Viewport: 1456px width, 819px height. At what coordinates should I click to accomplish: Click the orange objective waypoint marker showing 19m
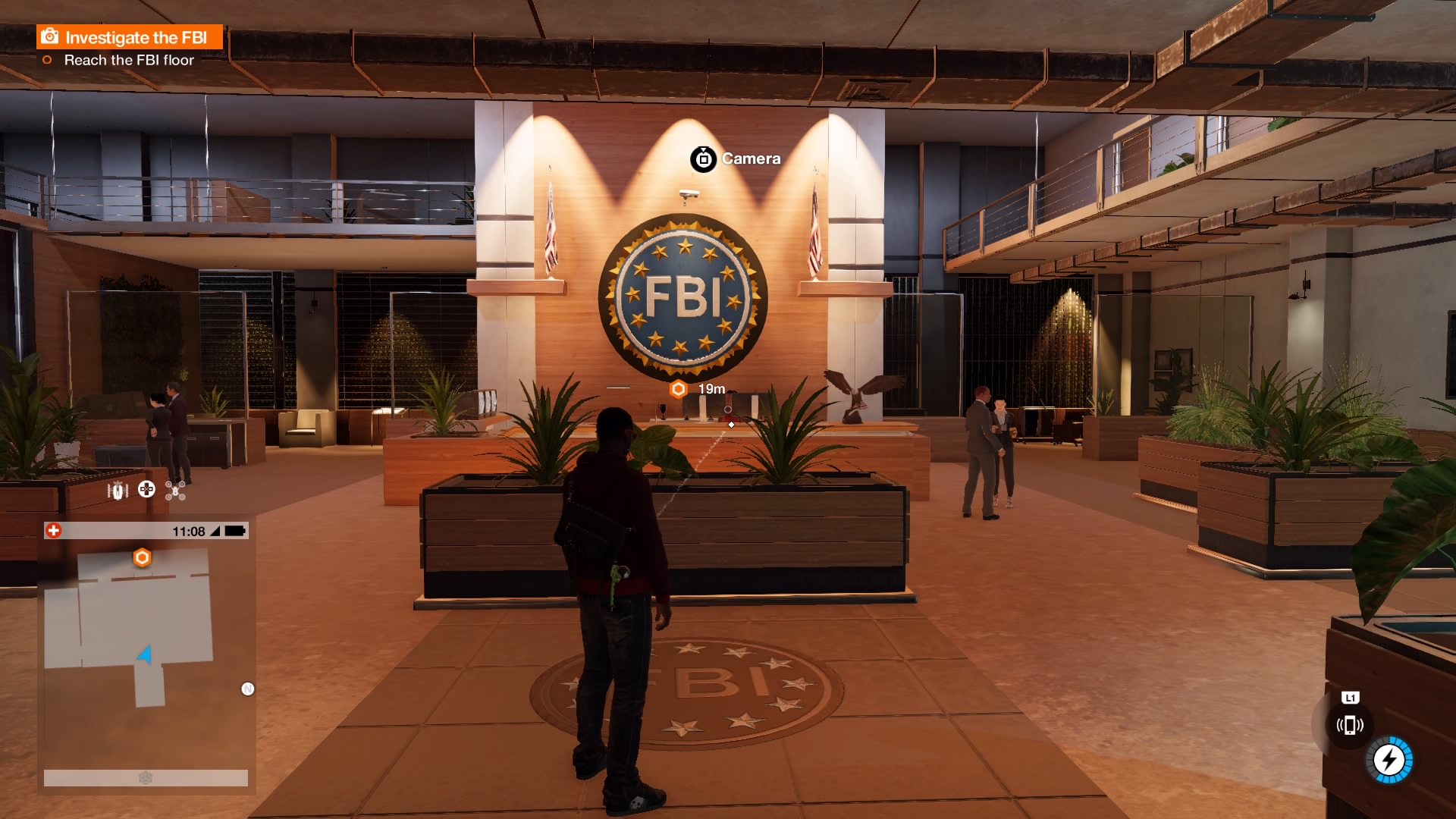[x=678, y=389]
